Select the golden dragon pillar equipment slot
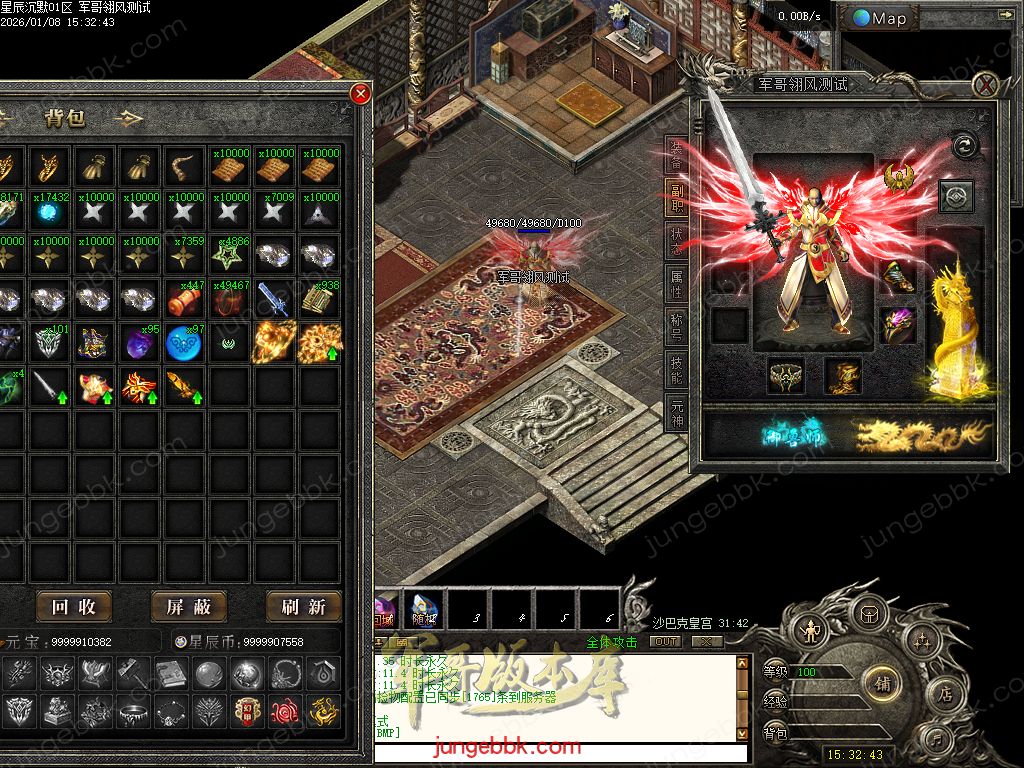1024x768 pixels. pos(955,330)
